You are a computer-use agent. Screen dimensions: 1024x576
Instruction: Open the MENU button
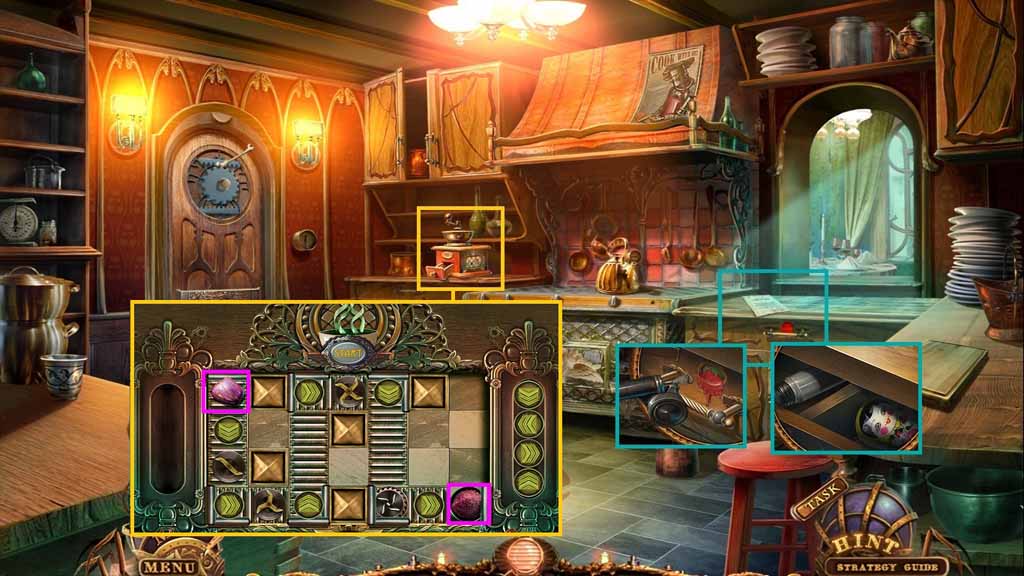coord(167,566)
